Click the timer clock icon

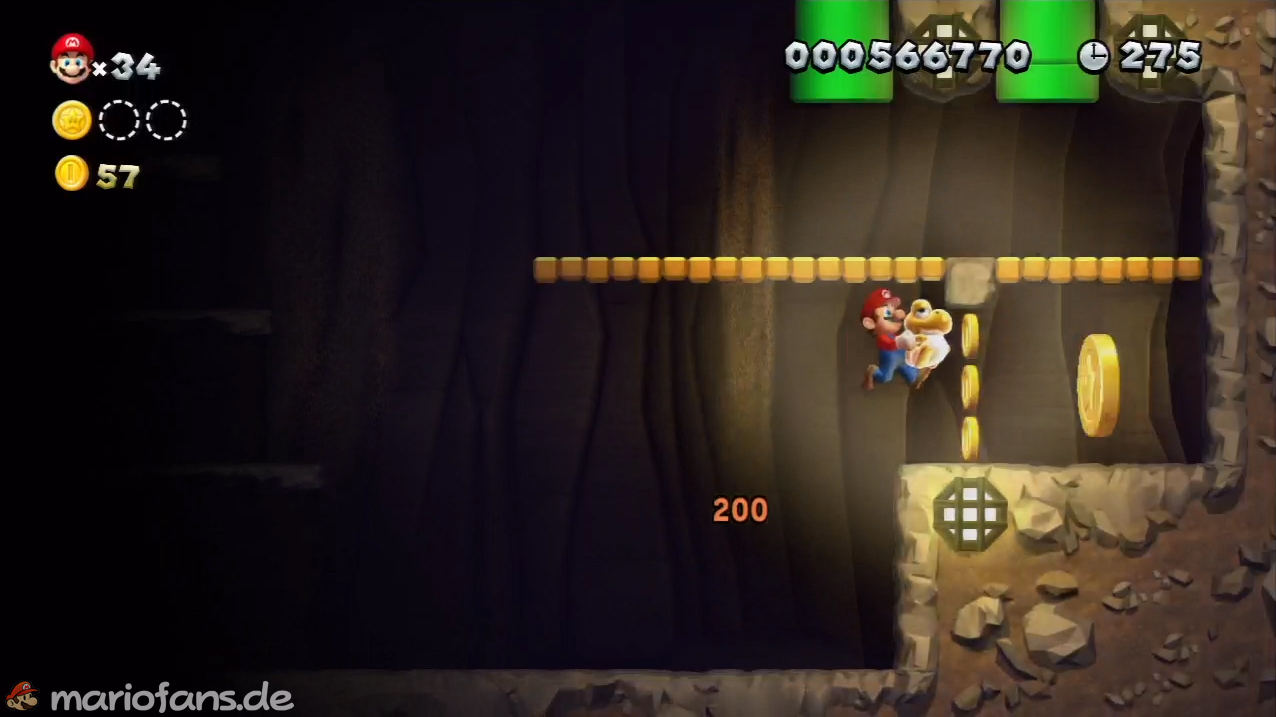tap(1093, 56)
